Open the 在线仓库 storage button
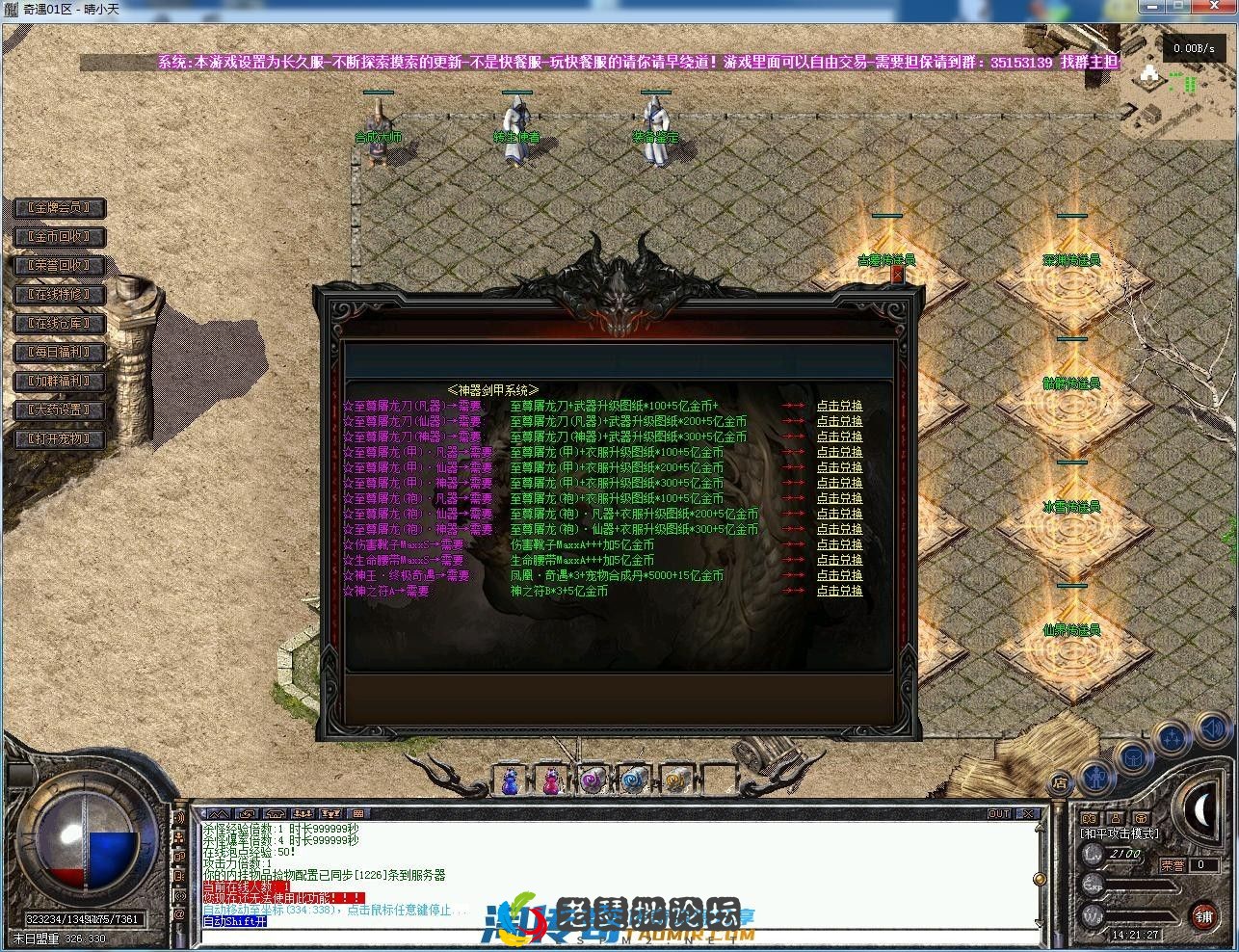 [x=58, y=324]
